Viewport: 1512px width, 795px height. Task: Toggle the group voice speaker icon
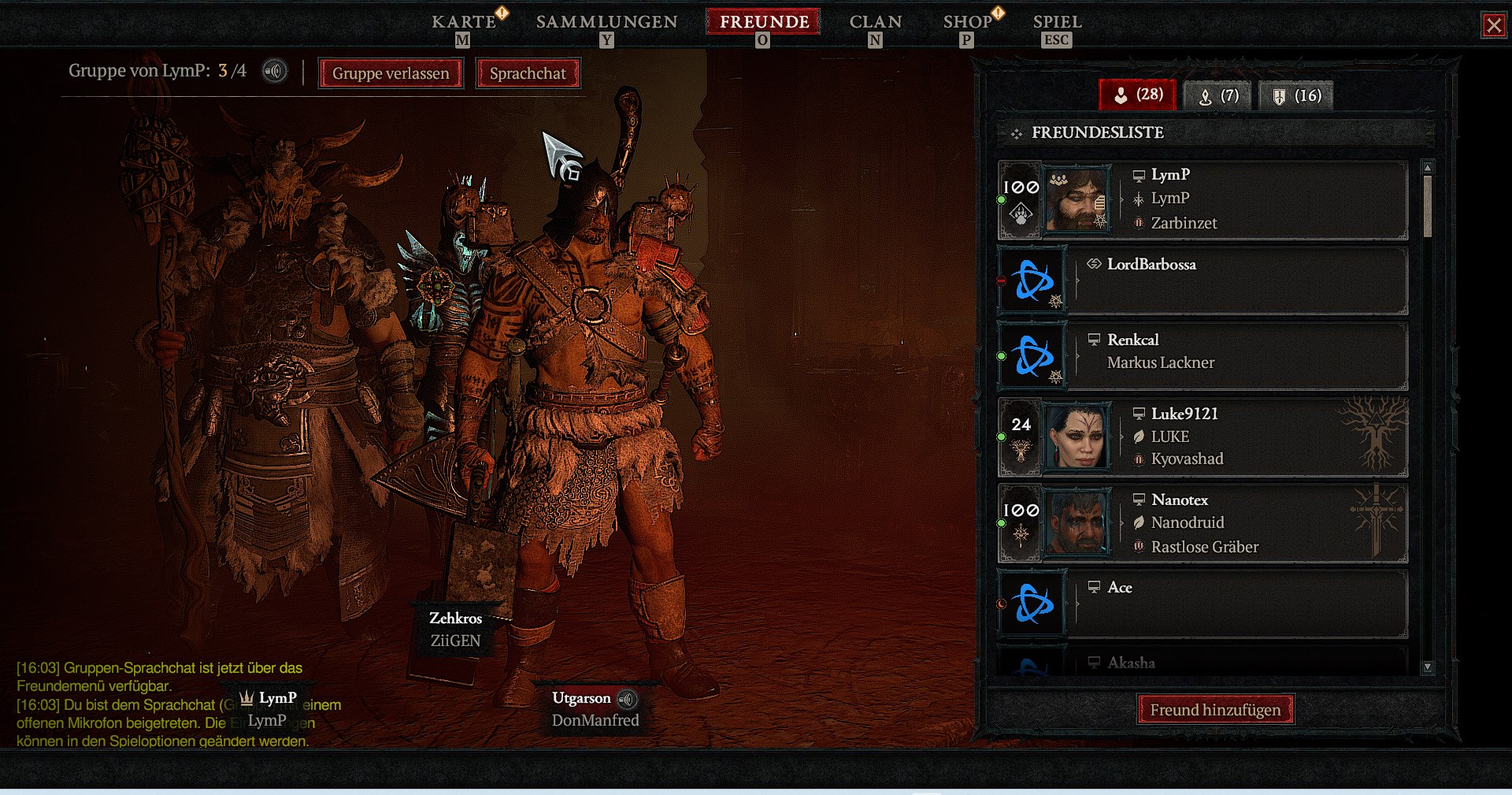point(274,72)
